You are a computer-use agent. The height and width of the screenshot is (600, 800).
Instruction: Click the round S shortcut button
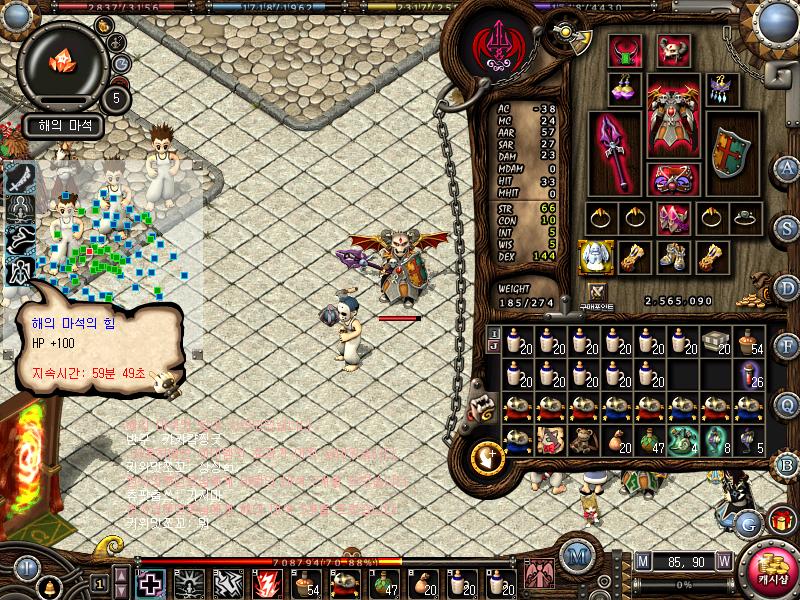click(x=787, y=228)
